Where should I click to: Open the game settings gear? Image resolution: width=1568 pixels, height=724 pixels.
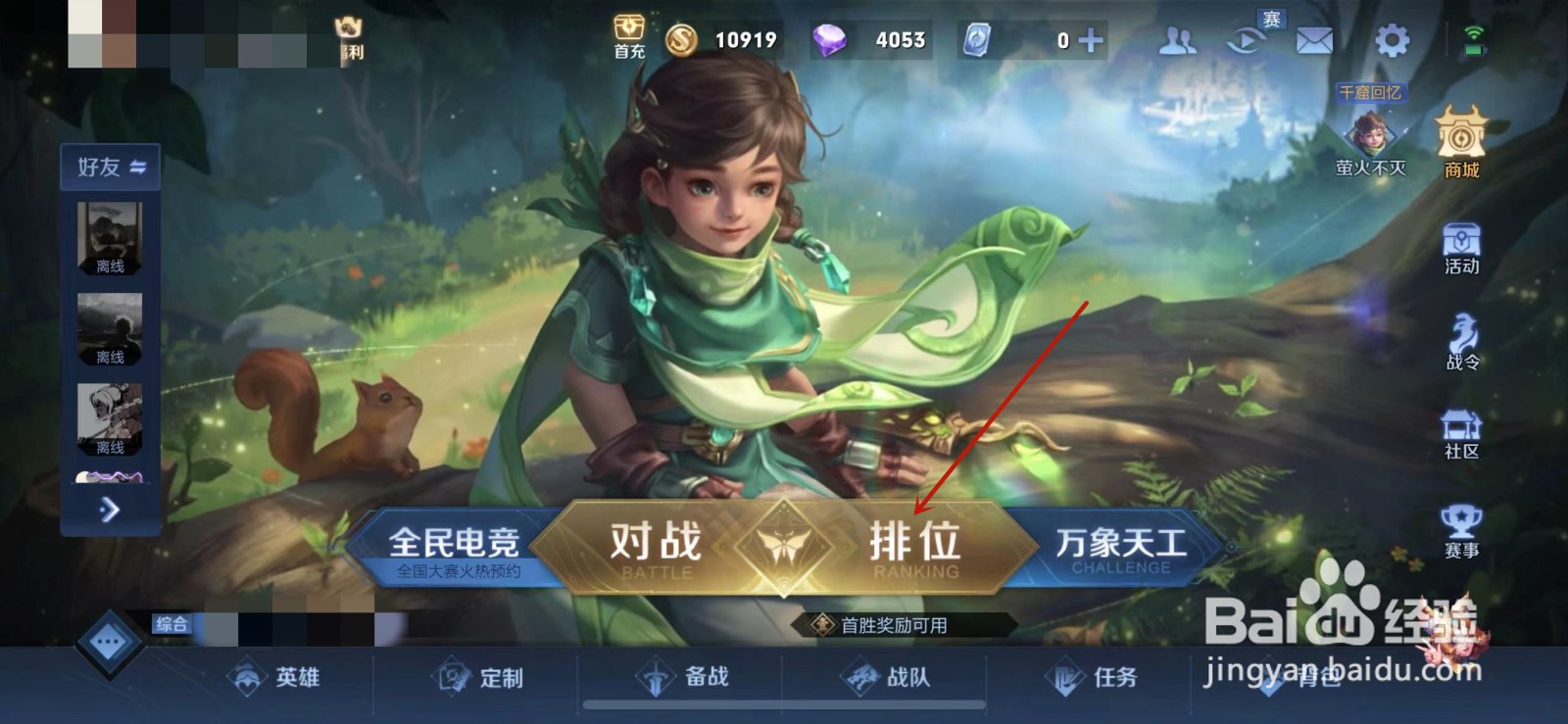[1391, 40]
